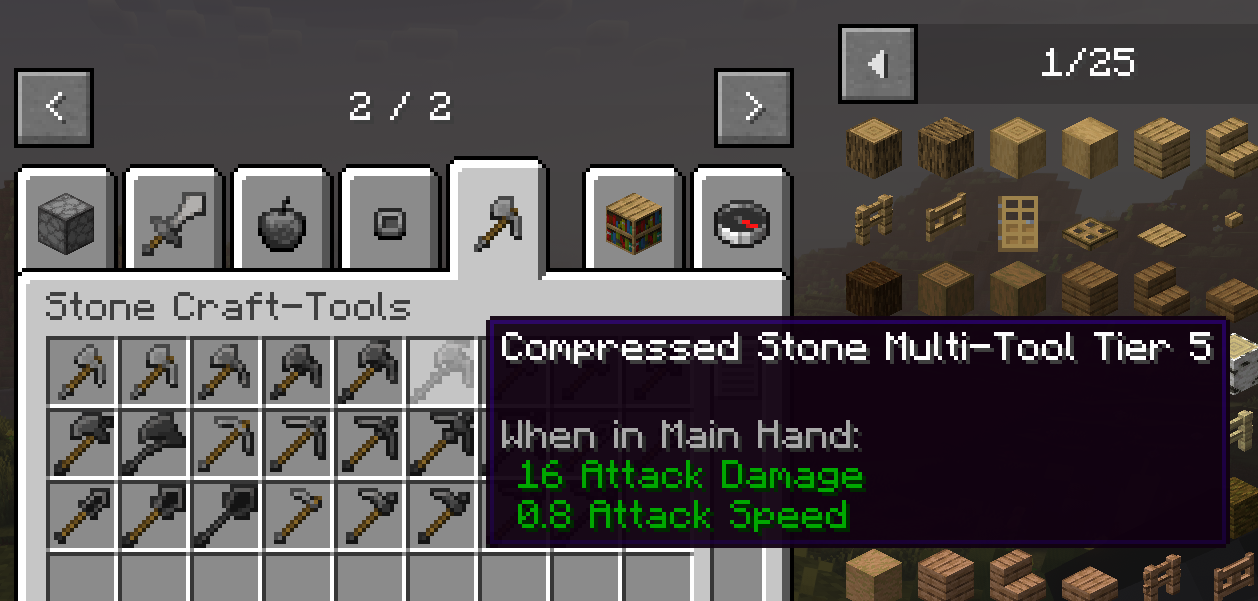Go to the previous creative tab page
This screenshot has width=1258, height=601.
click(x=55, y=107)
